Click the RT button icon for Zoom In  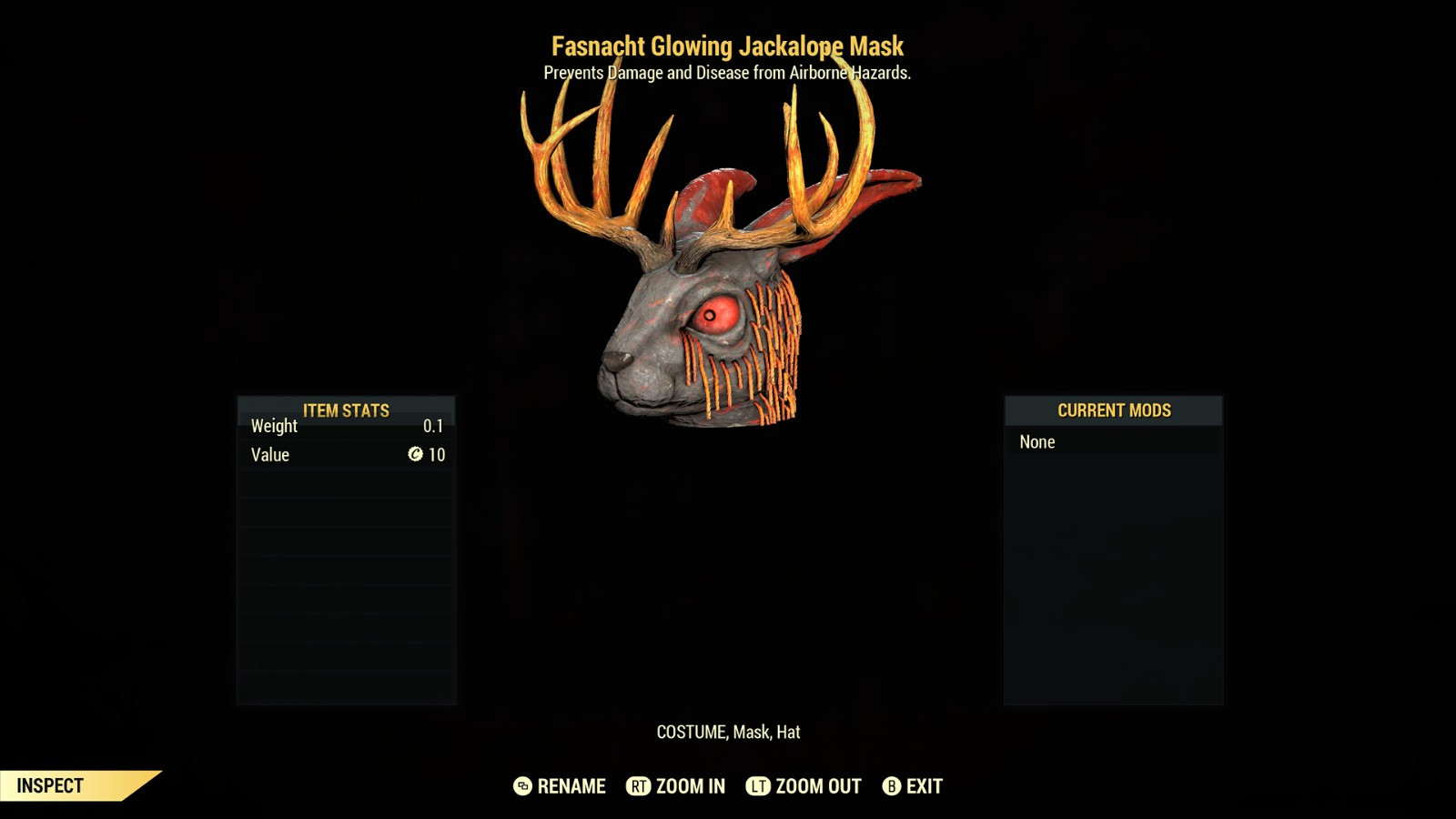pos(640,785)
